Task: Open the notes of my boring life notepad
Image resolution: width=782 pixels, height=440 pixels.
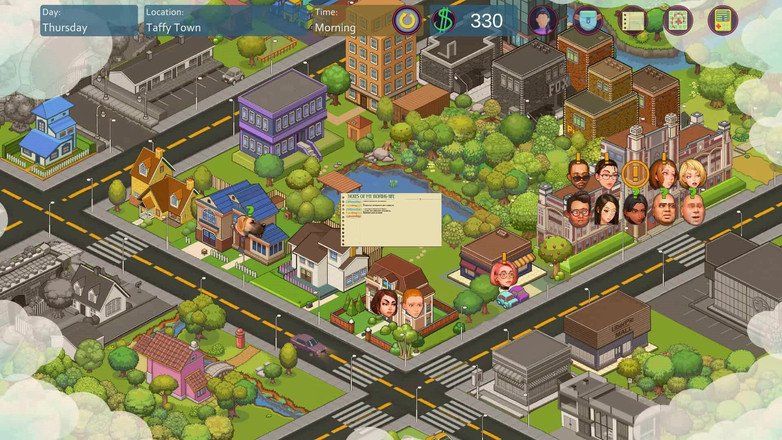Action: [391, 219]
